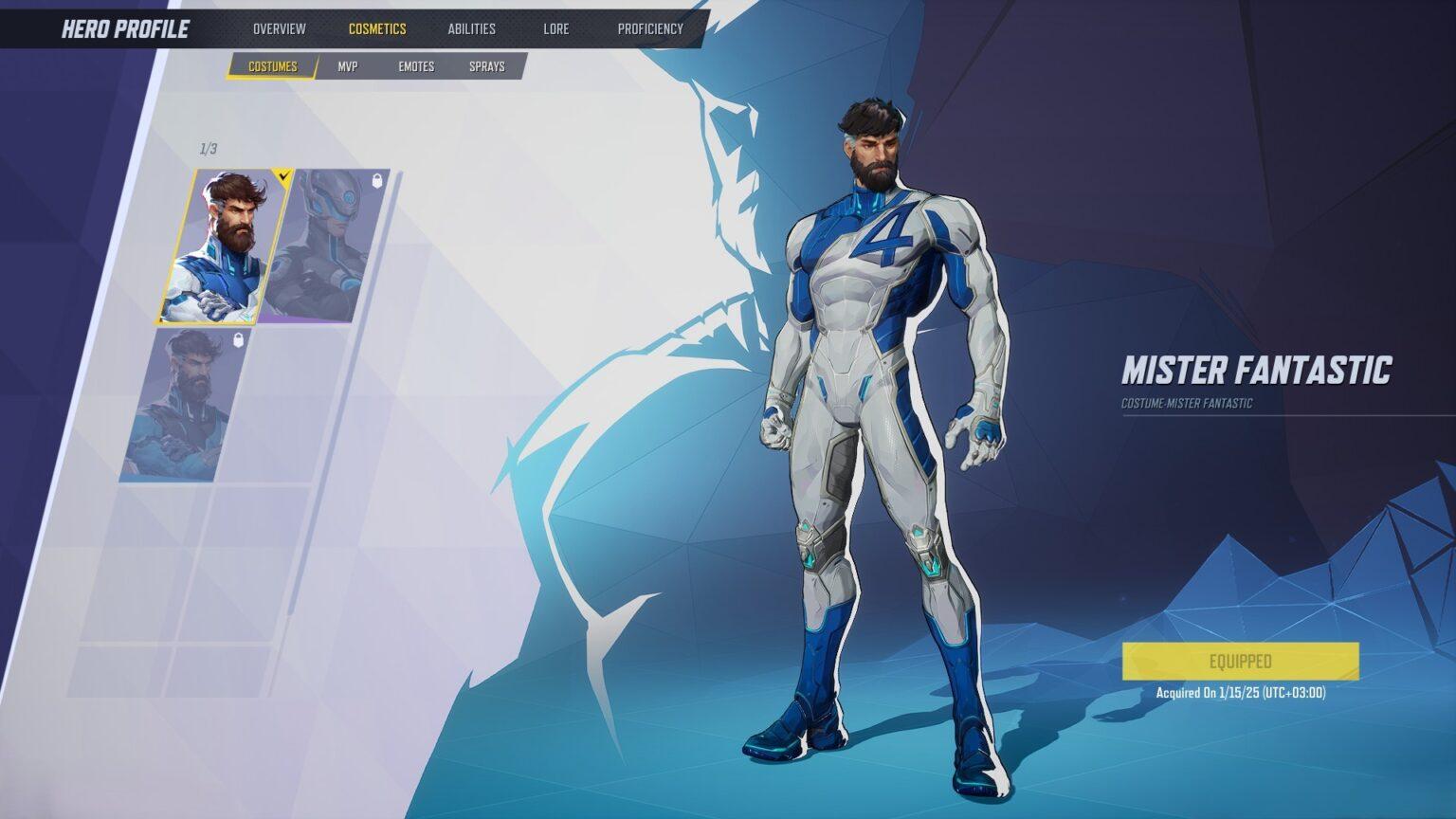Click the 1/3 costume counter
The width and height of the screenshot is (1456, 819).
(207, 149)
